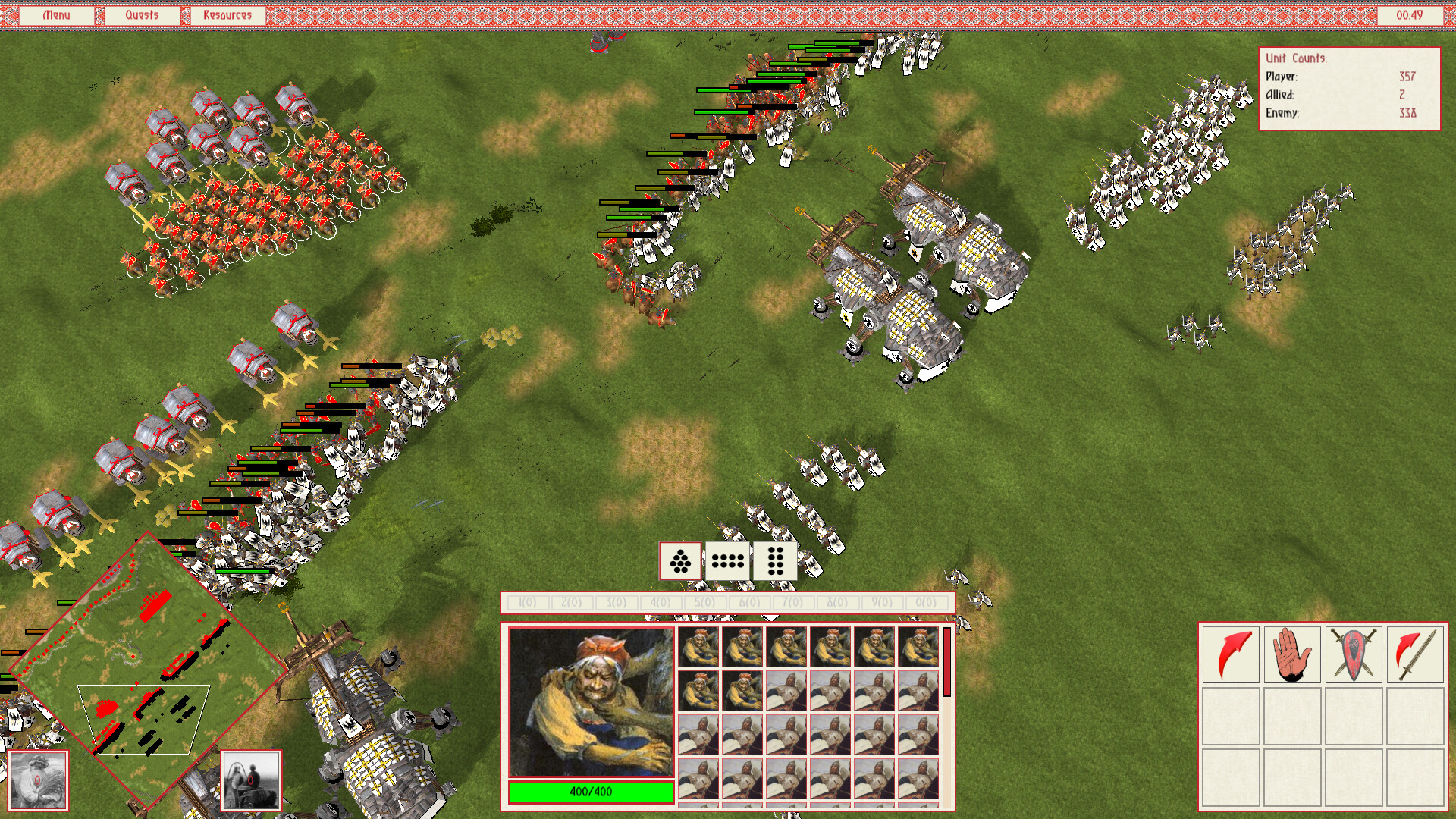The width and height of the screenshot is (1456, 819).
Task: Click the hand icon to halt units
Action: [x=1292, y=653]
